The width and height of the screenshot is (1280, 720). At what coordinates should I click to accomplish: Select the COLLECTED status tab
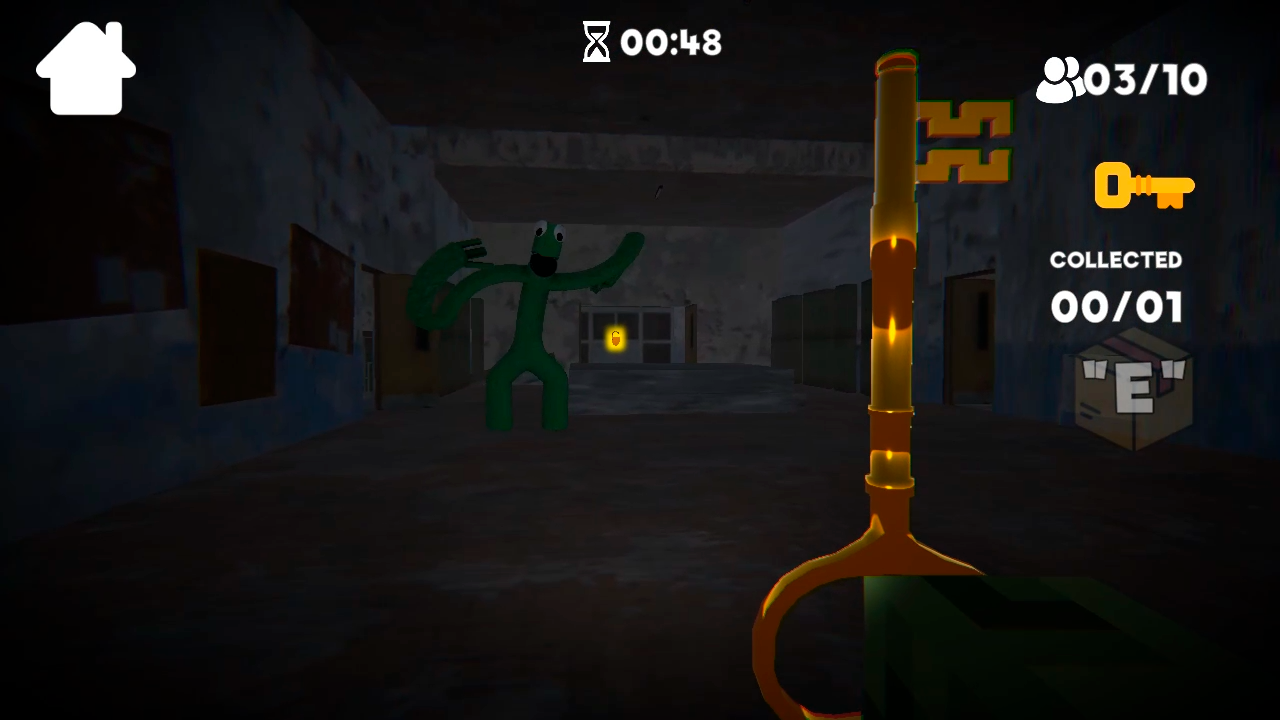tap(1115, 260)
